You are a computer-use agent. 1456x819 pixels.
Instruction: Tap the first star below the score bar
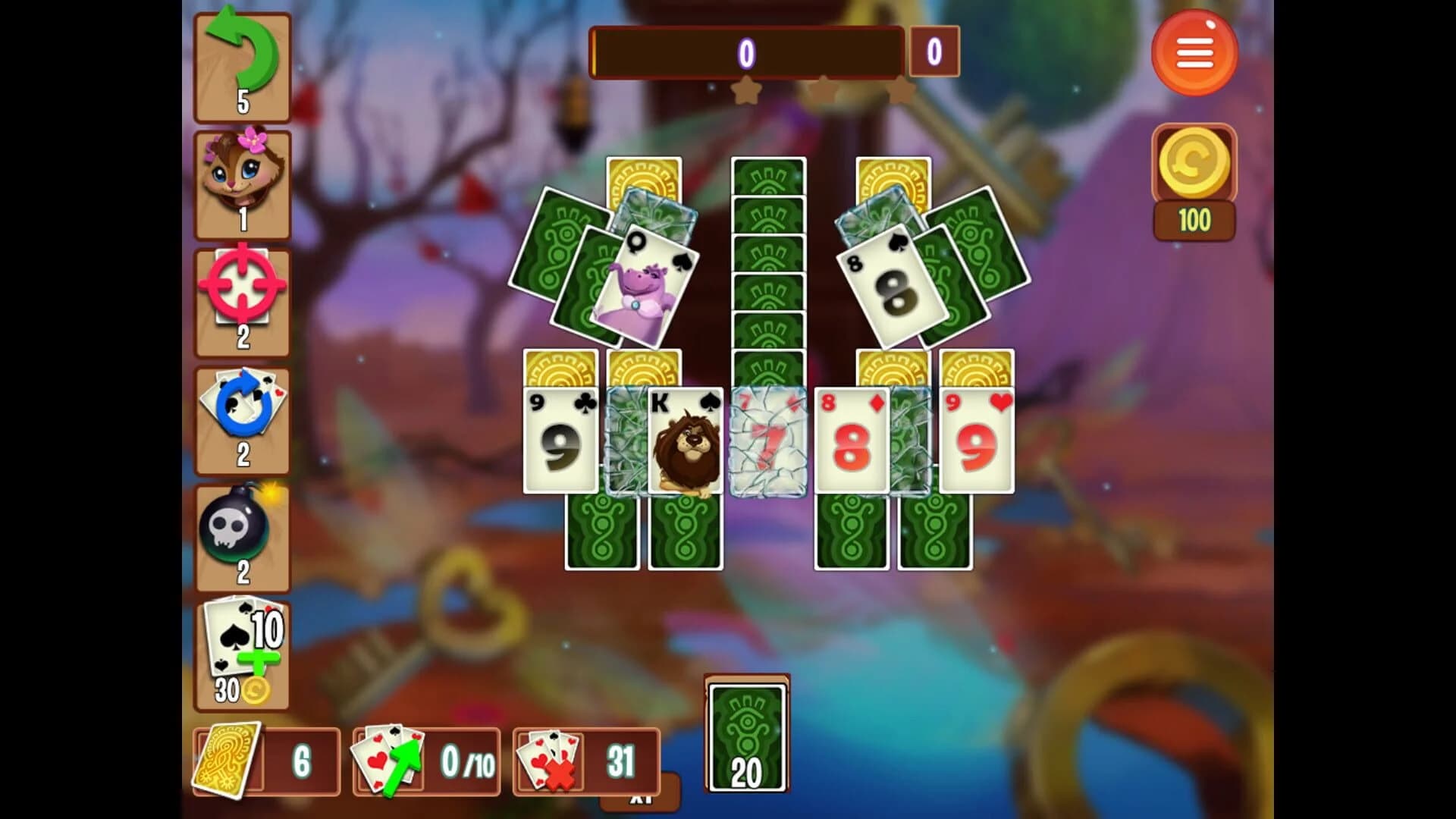[746, 89]
